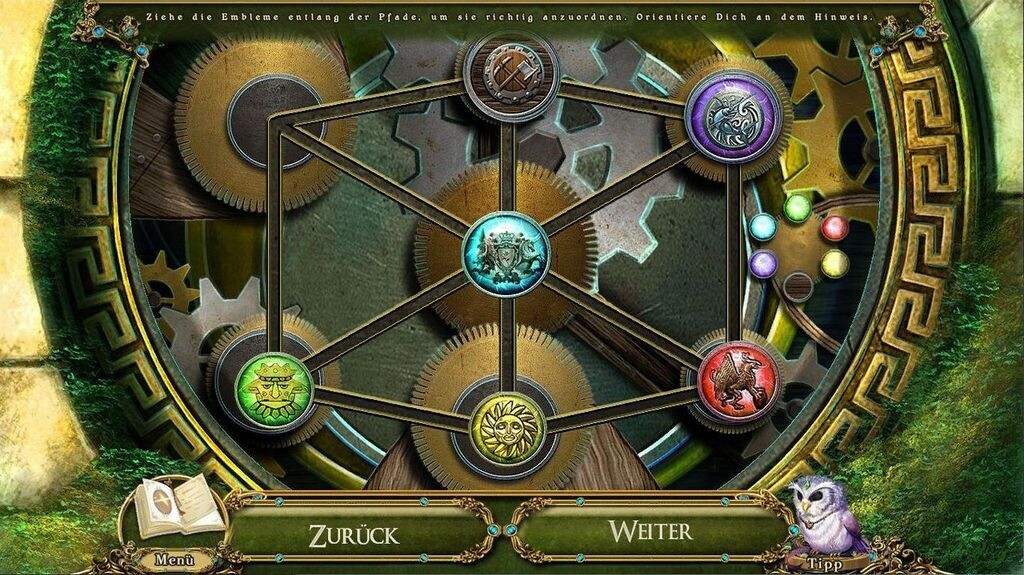The width and height of the screenshot is (1024, 575).
Task: Select the crossed hammers emblem
Action: 510,73
